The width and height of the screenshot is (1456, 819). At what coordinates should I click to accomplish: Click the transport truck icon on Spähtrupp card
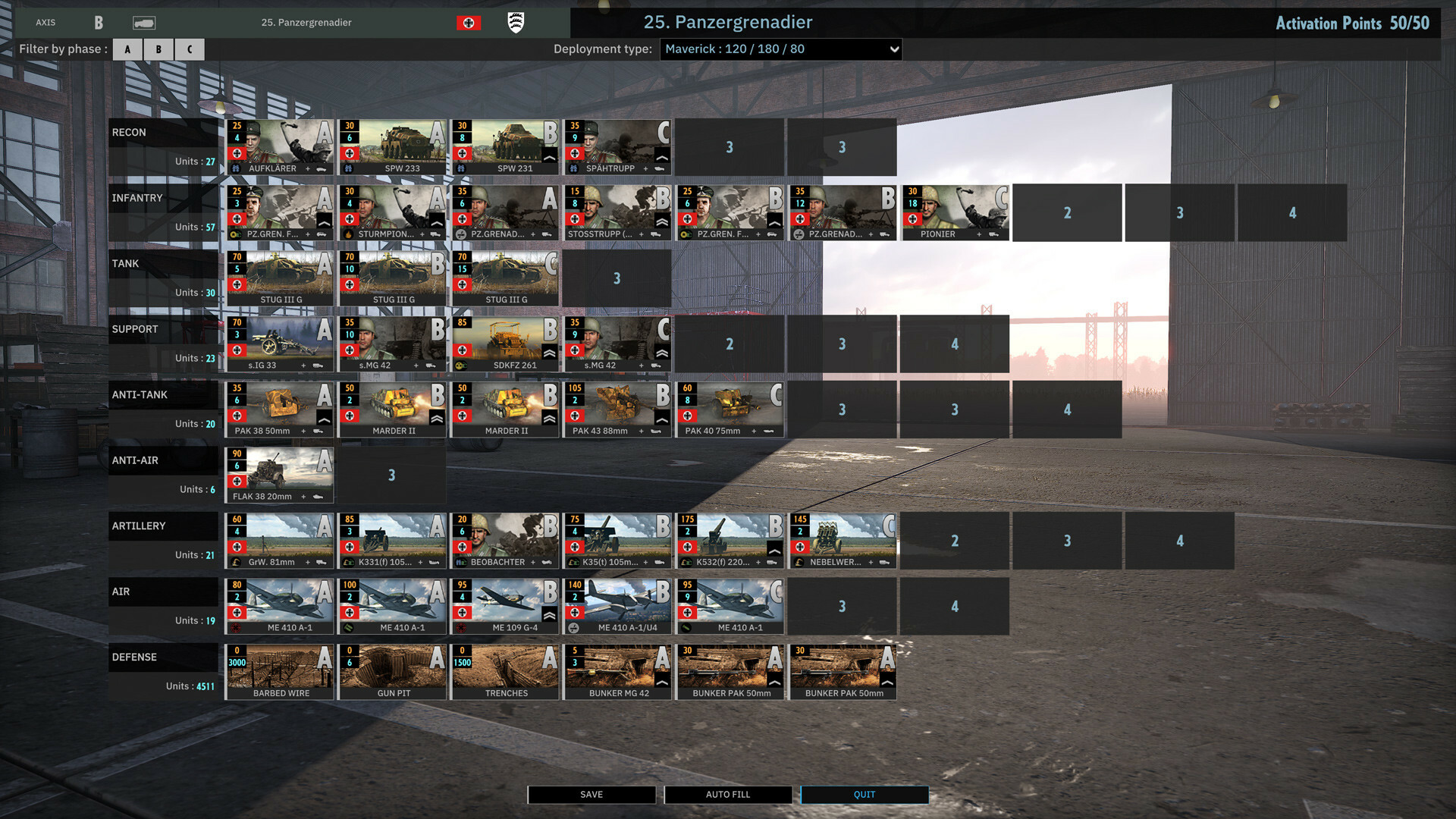[660, 168]
